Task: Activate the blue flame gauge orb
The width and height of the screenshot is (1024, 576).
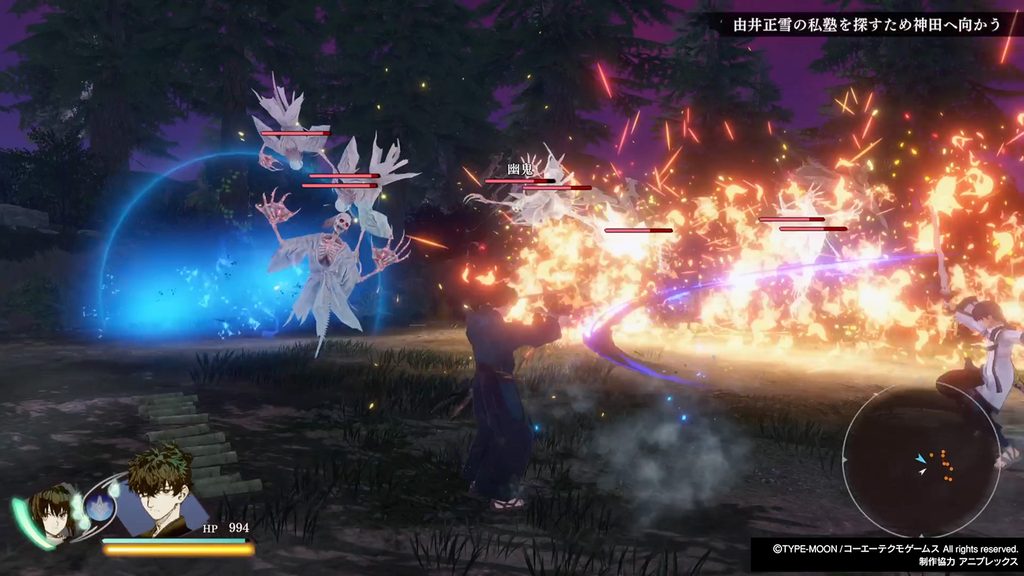Action: click(x=98, y=507)
